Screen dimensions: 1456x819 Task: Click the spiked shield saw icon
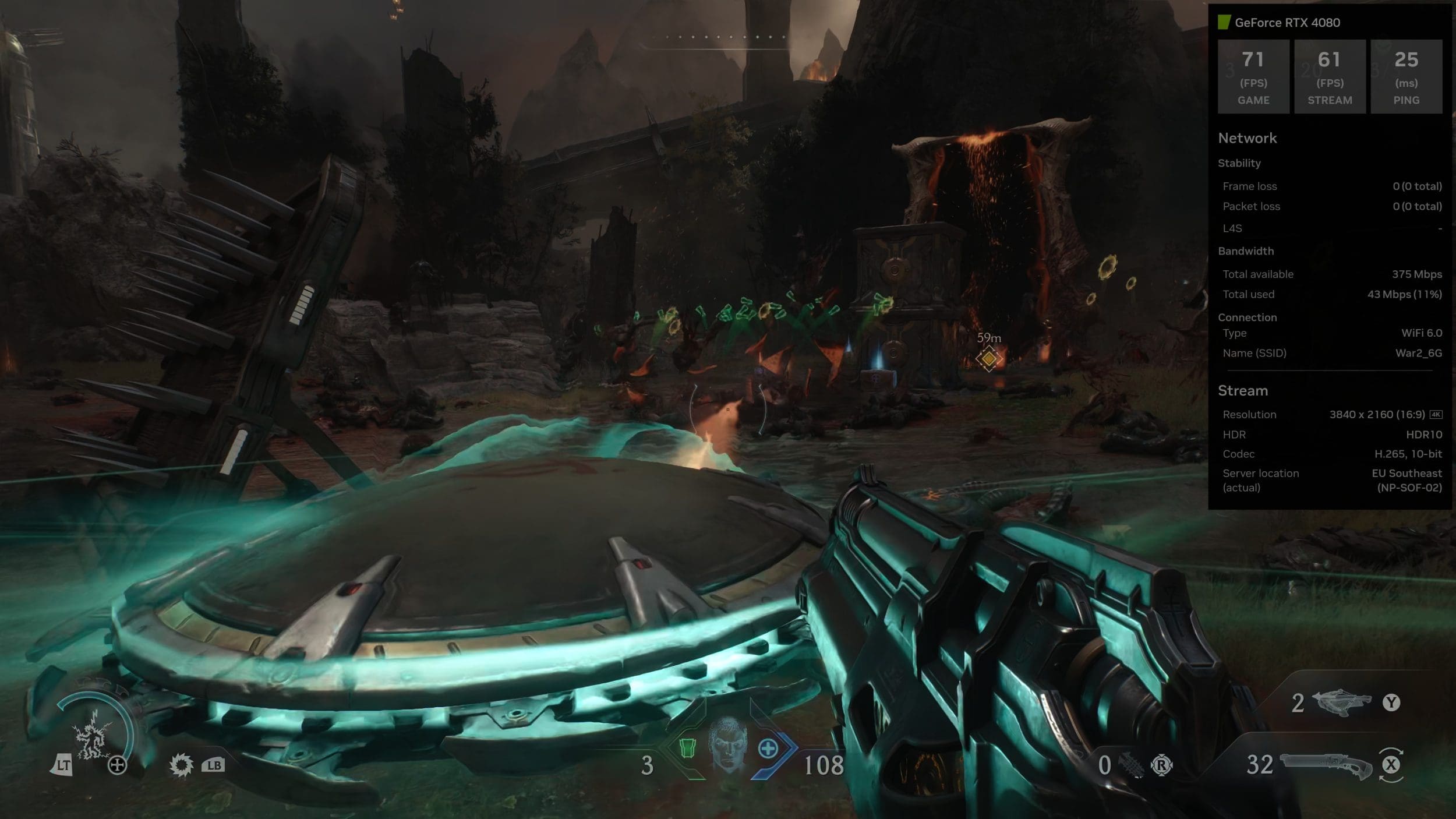(181, 765)
